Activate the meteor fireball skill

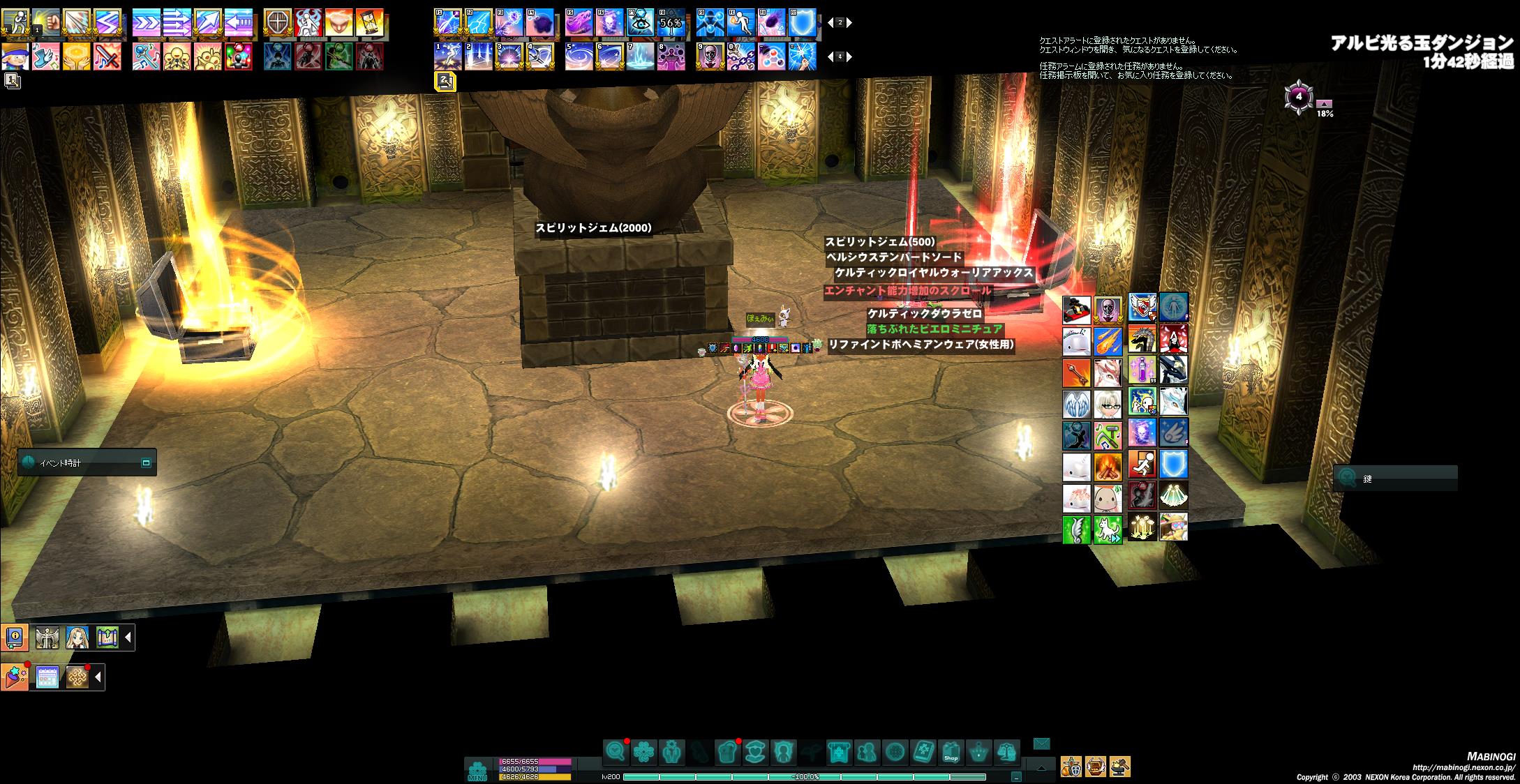pos(1108,342)
